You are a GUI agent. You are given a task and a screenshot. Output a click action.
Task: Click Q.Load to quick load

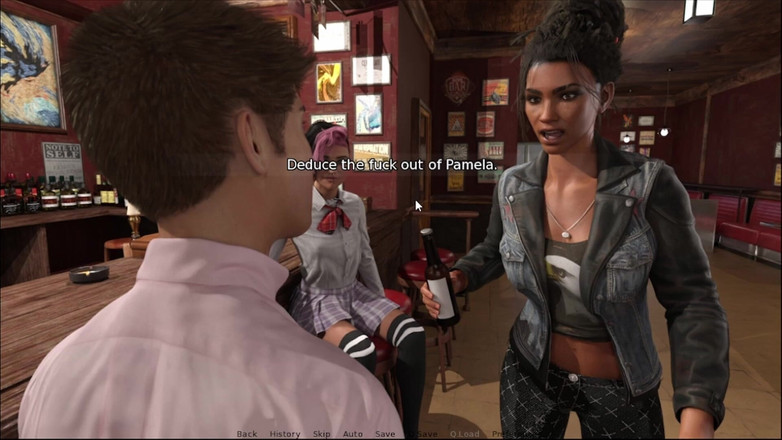[x=465, y=434]
